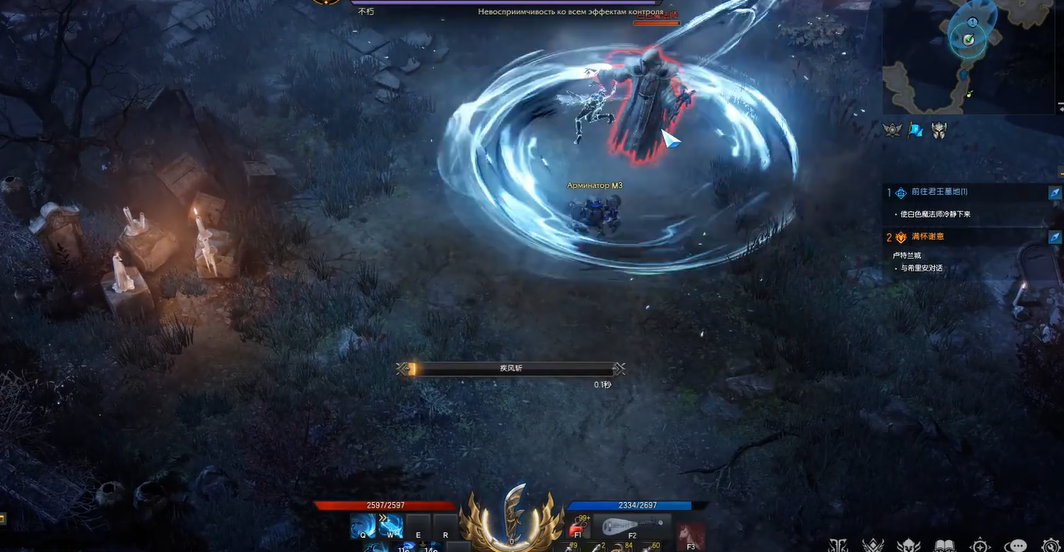Select the F2 lute instrument slot
This screenshot has width=1064, height=552.
pyautogui.click(x=633, y=528)
